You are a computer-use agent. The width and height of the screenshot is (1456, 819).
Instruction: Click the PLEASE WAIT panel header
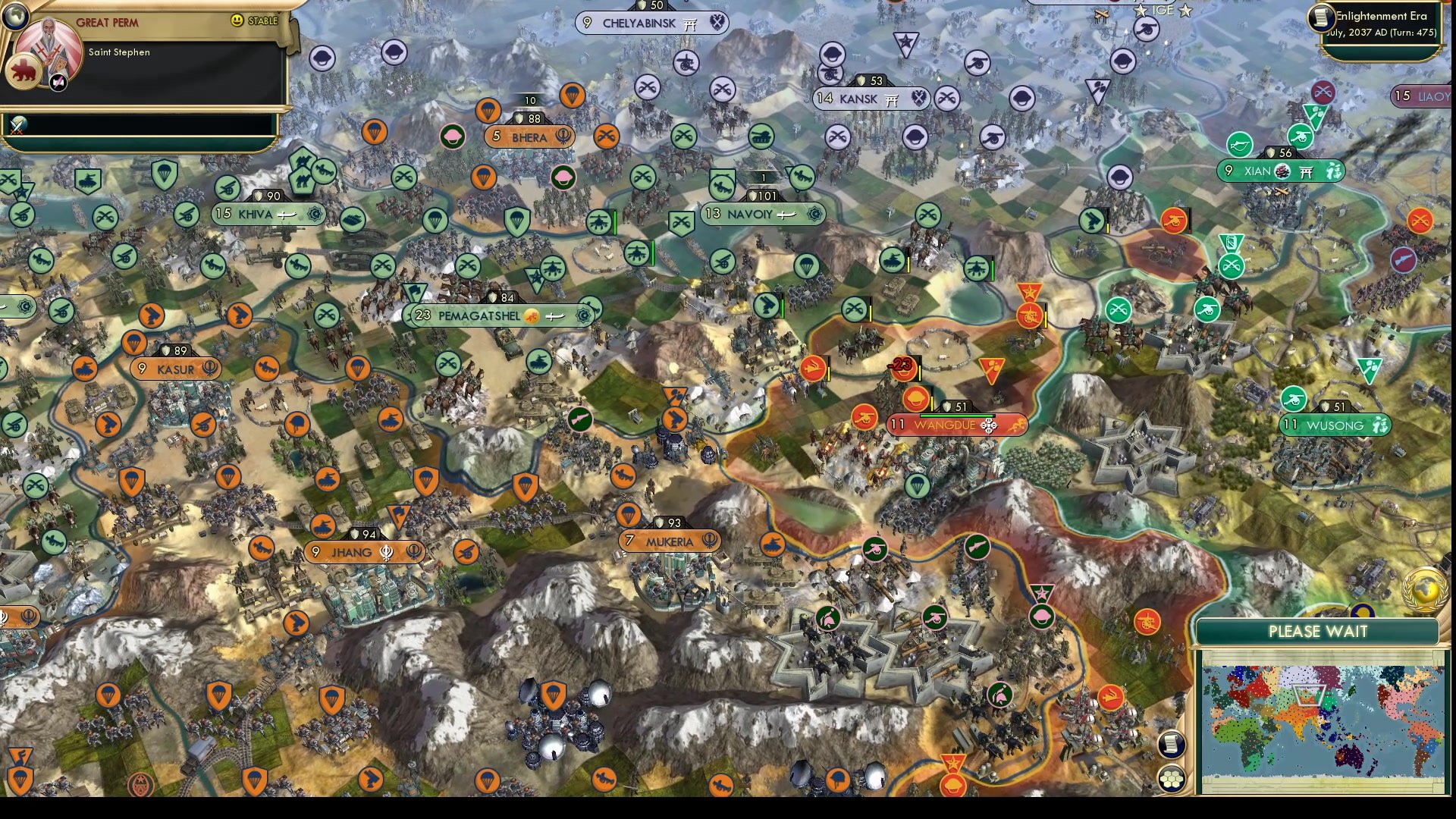pyautogui.click(x=1318, y=631)
